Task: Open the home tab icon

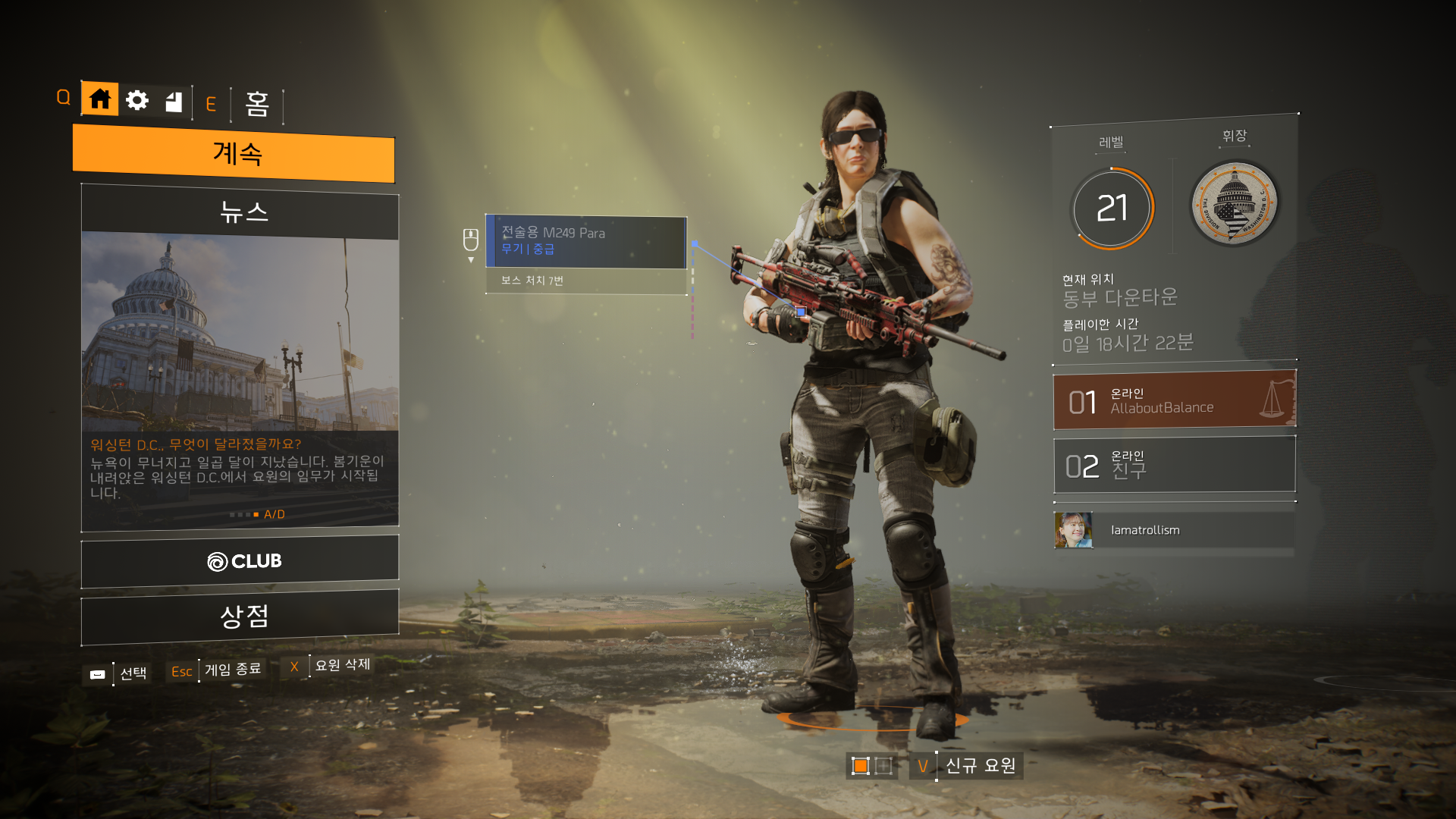Action: coord(100,99)
